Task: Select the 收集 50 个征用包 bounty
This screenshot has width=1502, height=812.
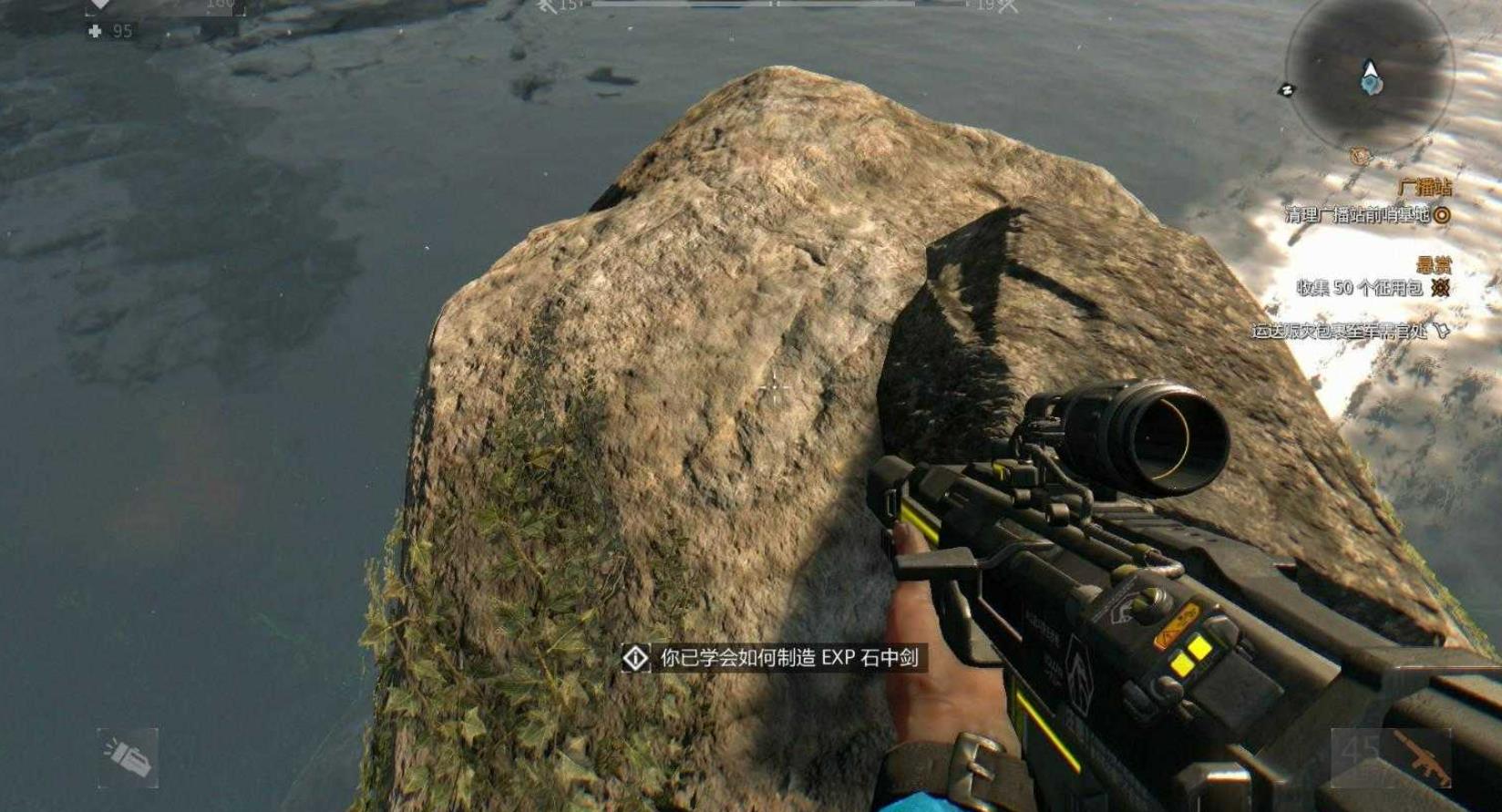Action: (x=1360, y=288)
